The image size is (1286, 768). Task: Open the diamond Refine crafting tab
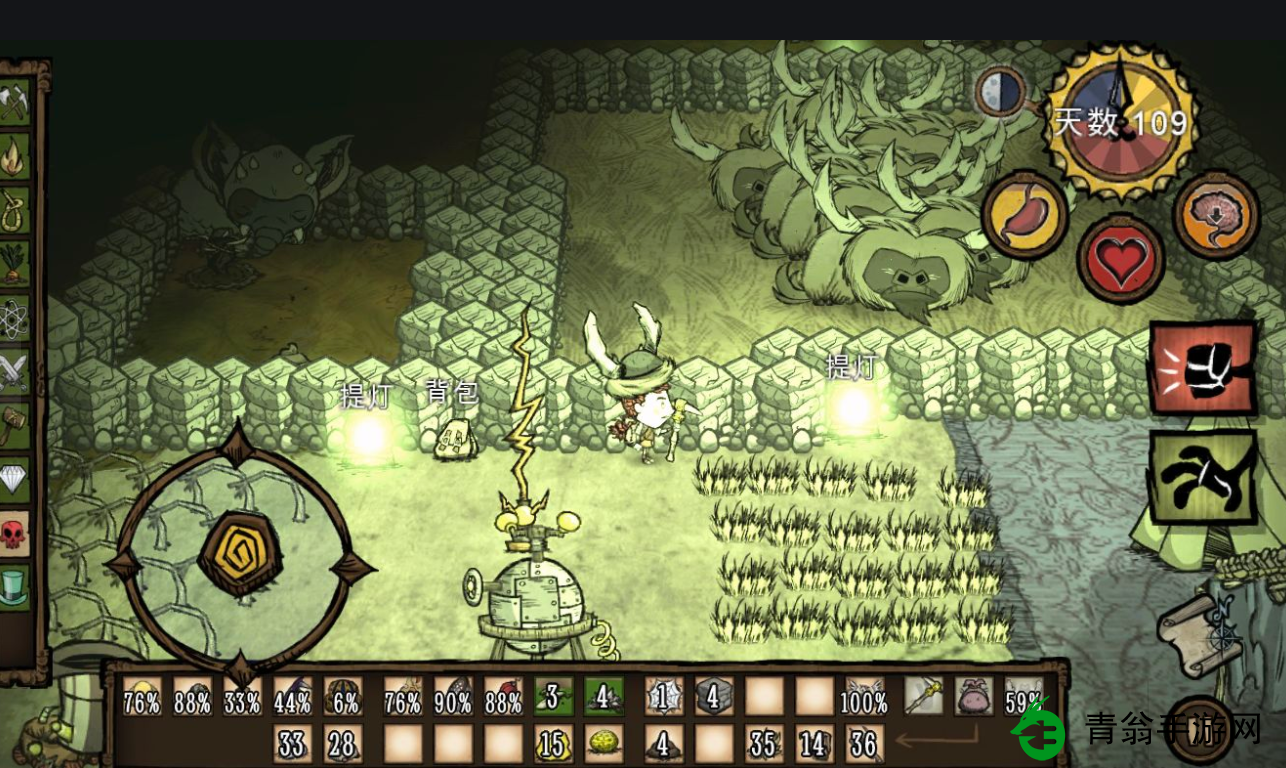click(14, 480)
